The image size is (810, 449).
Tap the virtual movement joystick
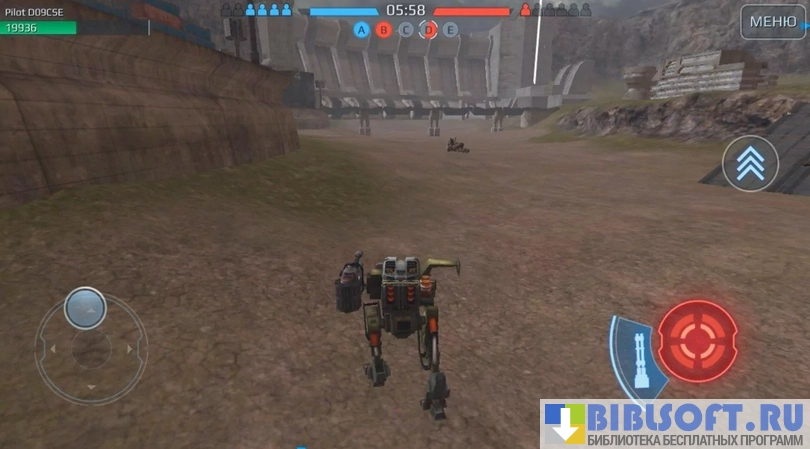click(x=86, y=310)
